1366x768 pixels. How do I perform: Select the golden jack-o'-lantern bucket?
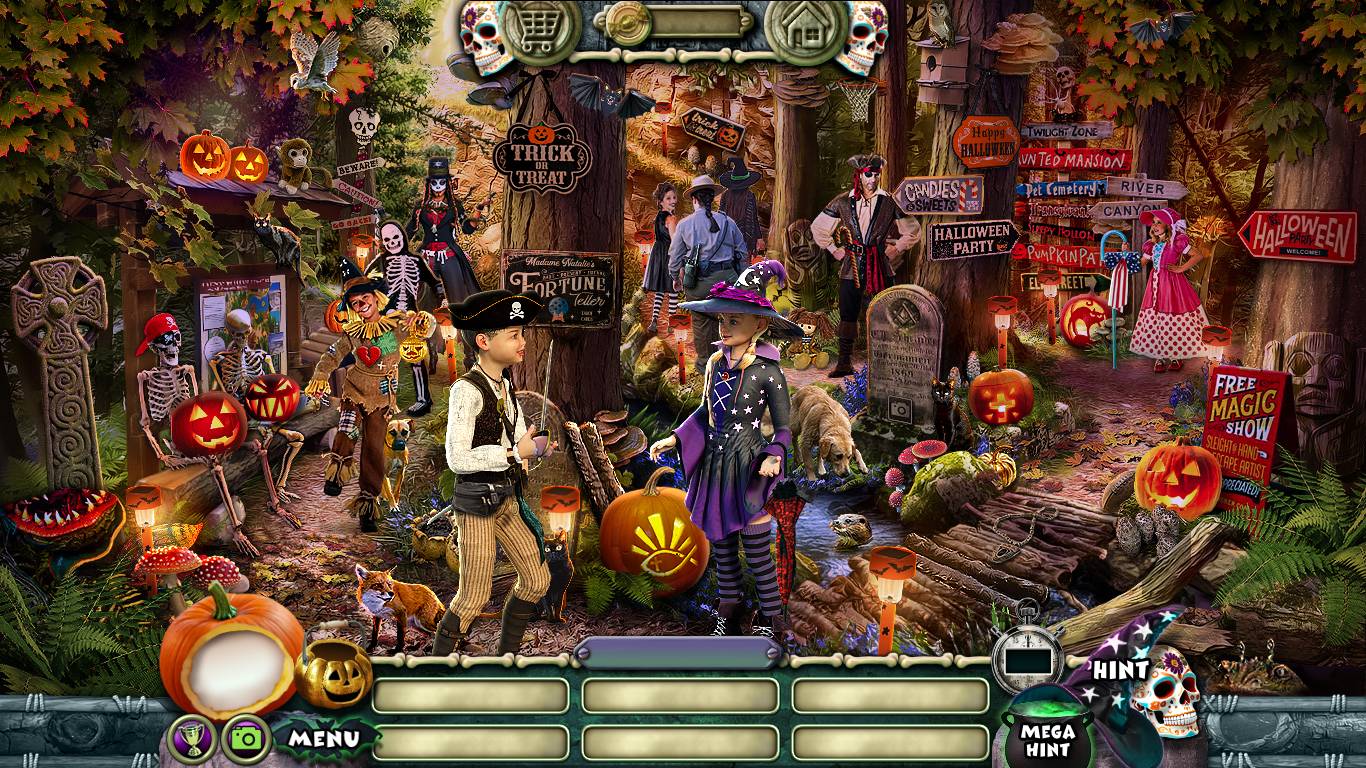pos(333,671)
